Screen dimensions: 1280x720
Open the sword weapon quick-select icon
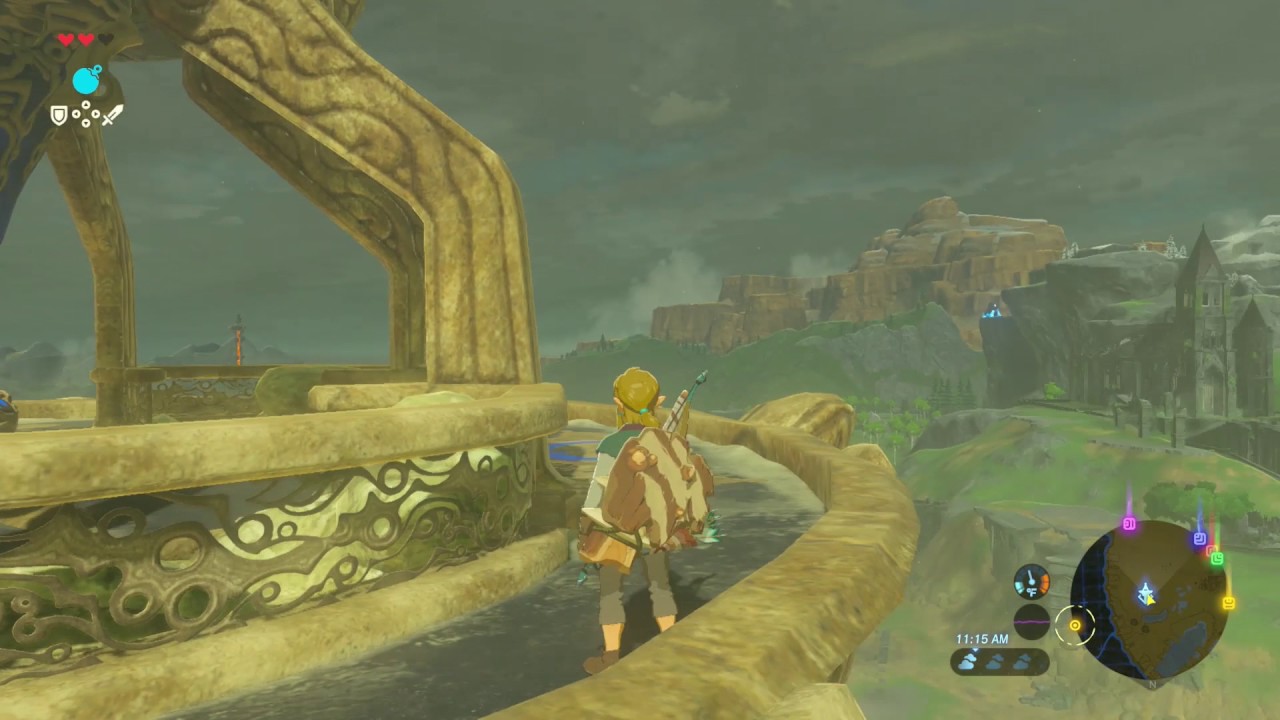point(112,115)
